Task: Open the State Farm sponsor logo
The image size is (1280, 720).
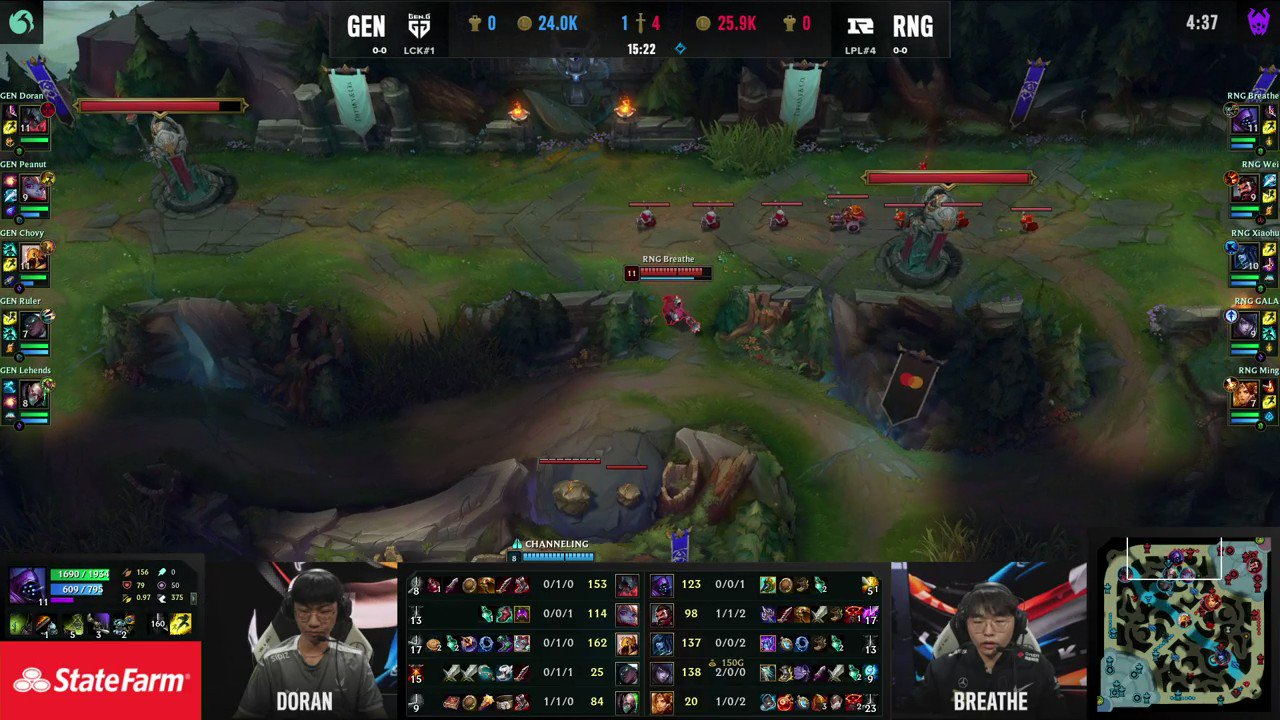Action: [100, 681]
